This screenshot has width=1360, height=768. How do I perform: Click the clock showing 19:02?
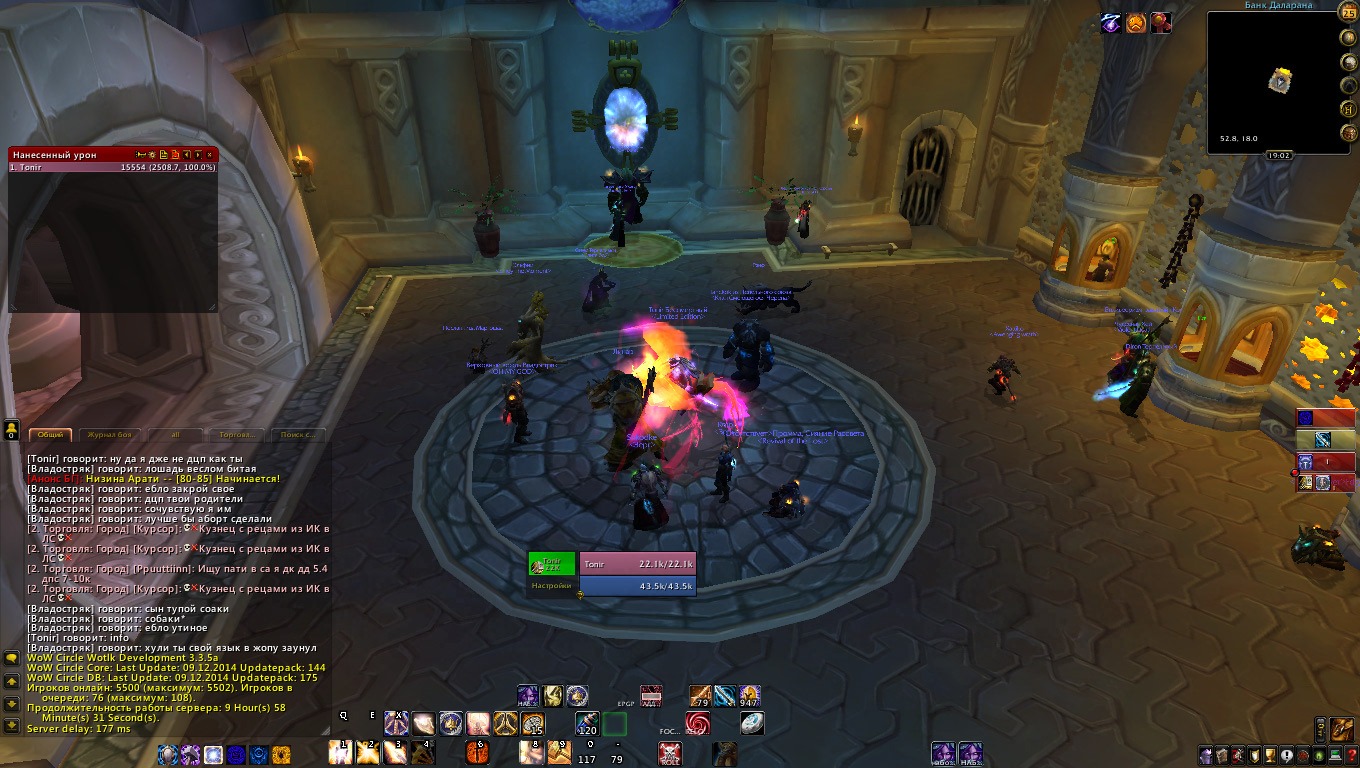[x=1278, y=156]
